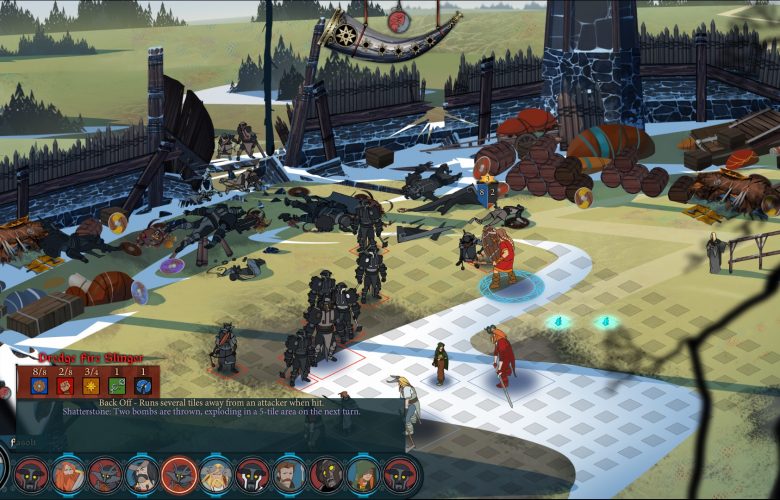Image resolution: width=780 pixels, height=500 pixels.
Task: Select the red-bearded varl on the glowing blue ring
Action: tap(498, 260)
